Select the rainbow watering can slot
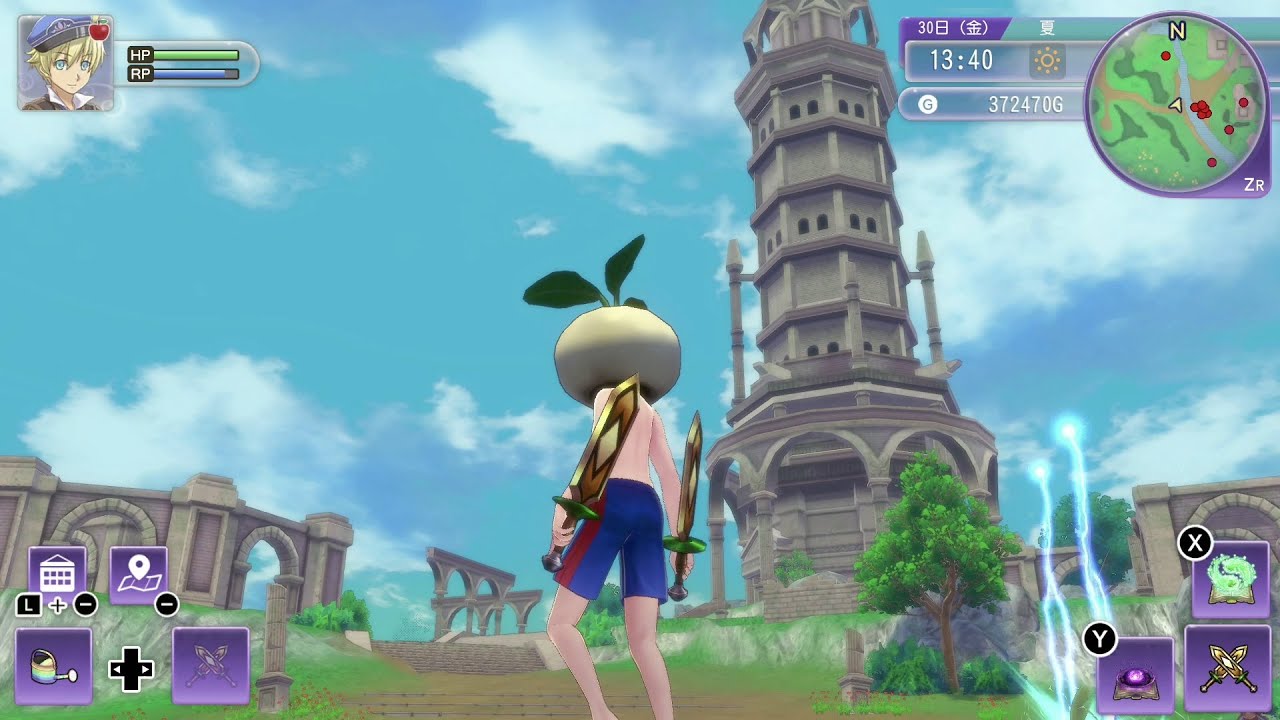1280x720 pixels. 54,665
